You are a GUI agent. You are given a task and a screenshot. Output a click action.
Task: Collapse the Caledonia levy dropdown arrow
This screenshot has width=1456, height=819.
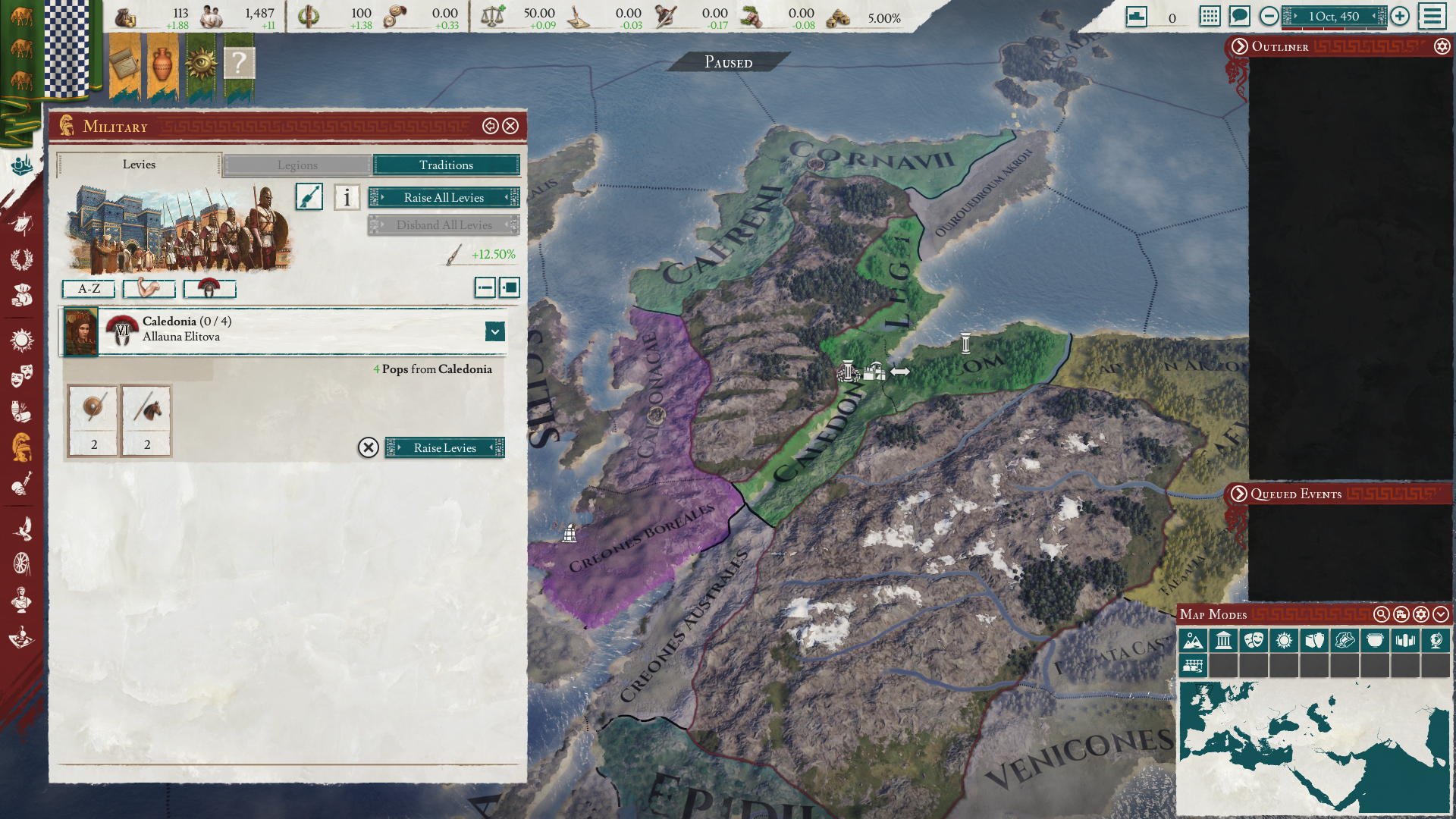click(x=494, y=331)
